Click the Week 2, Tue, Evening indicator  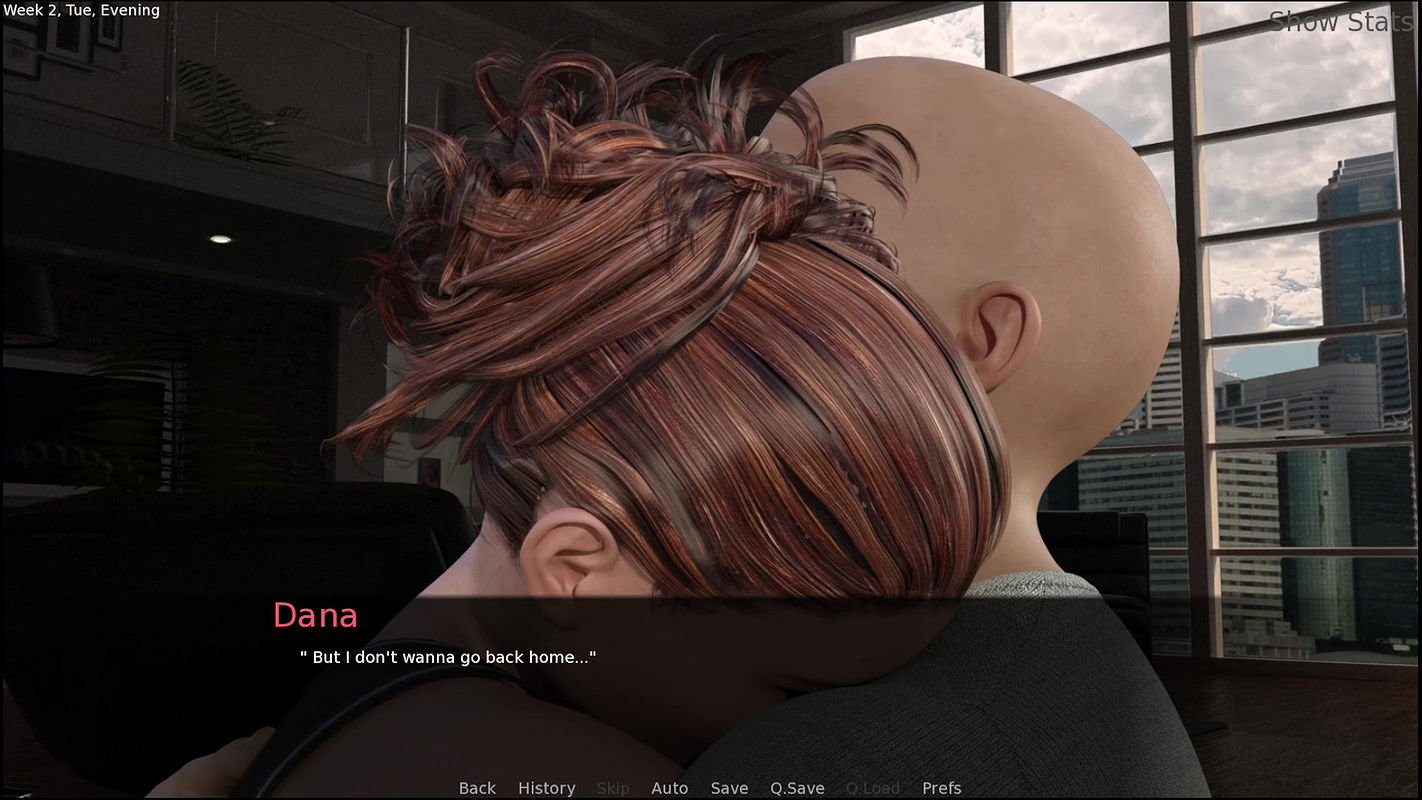click(80, 10)
